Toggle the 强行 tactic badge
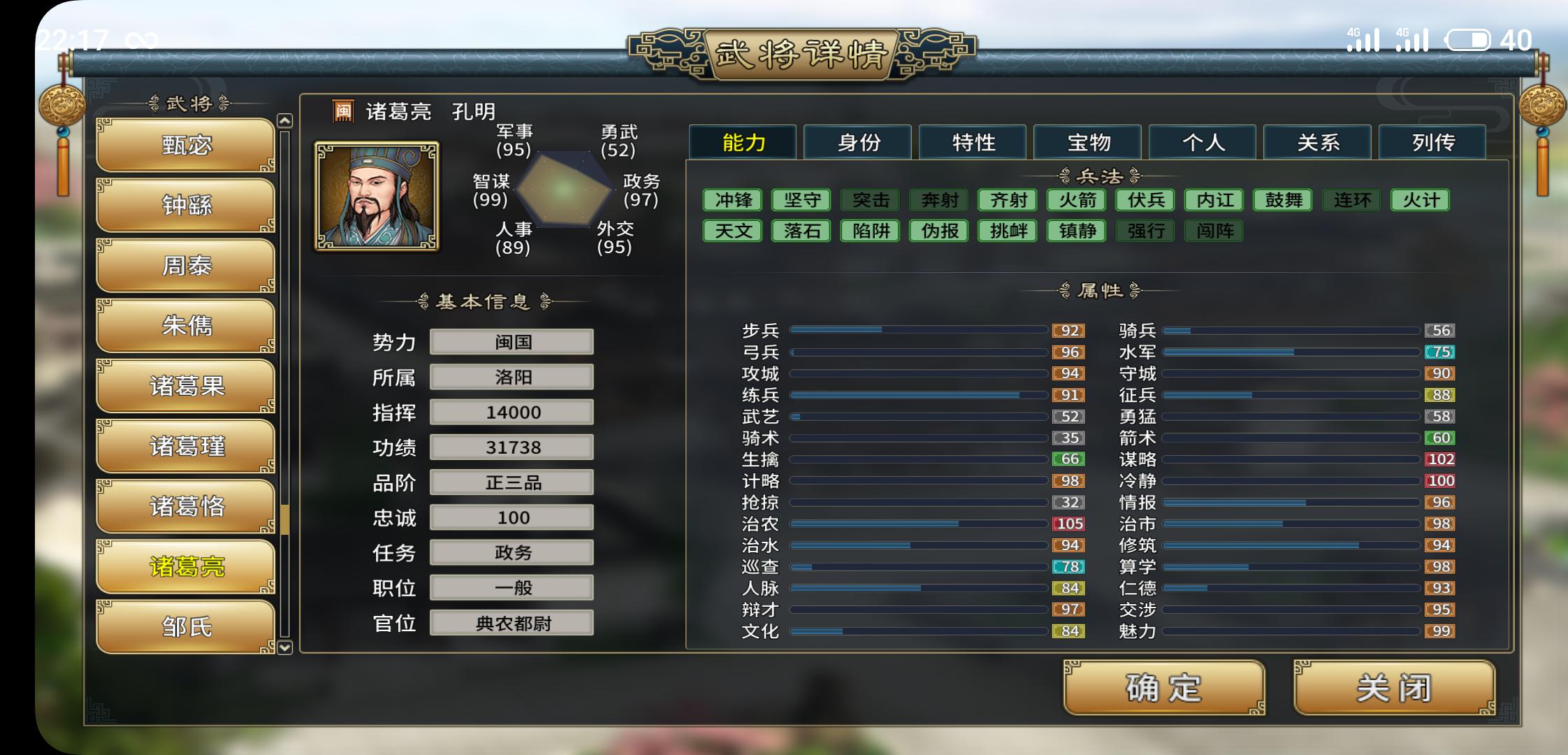The height and width of the screenshot is (755, 1568). [x=1146, y=231]
